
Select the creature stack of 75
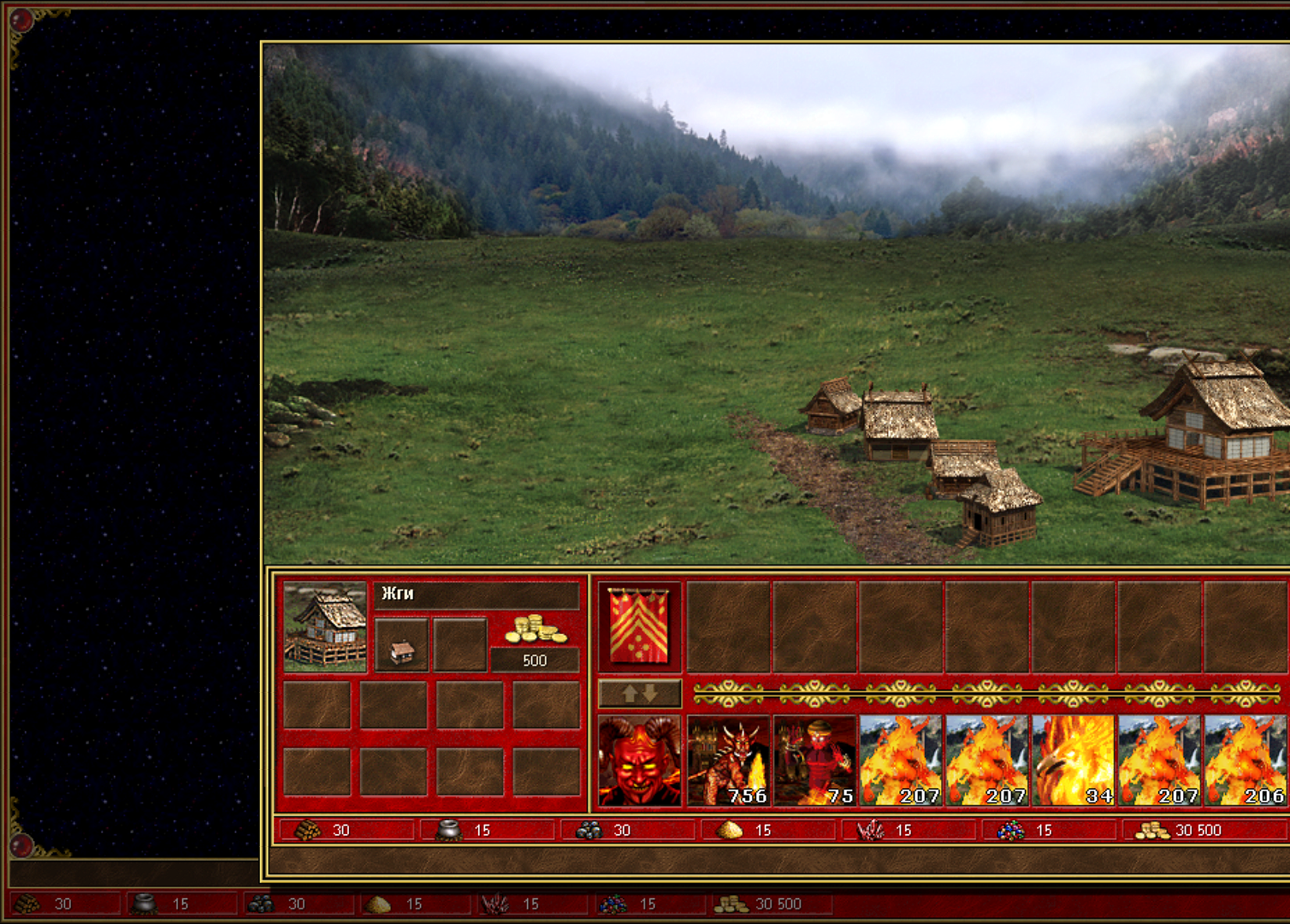[814, 761]
